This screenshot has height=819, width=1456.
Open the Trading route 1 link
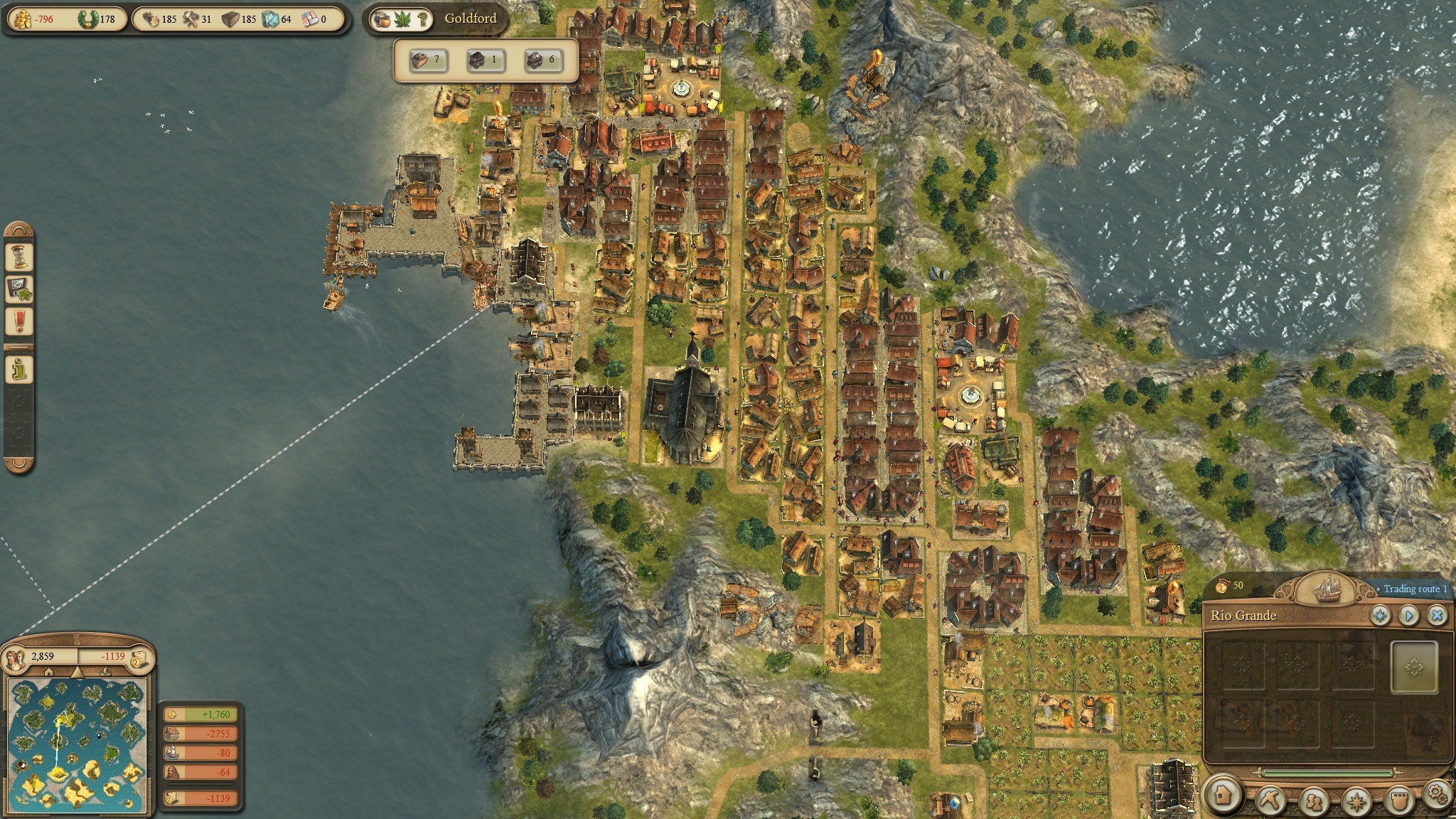pyautogui.click(x=1415, y=589)
